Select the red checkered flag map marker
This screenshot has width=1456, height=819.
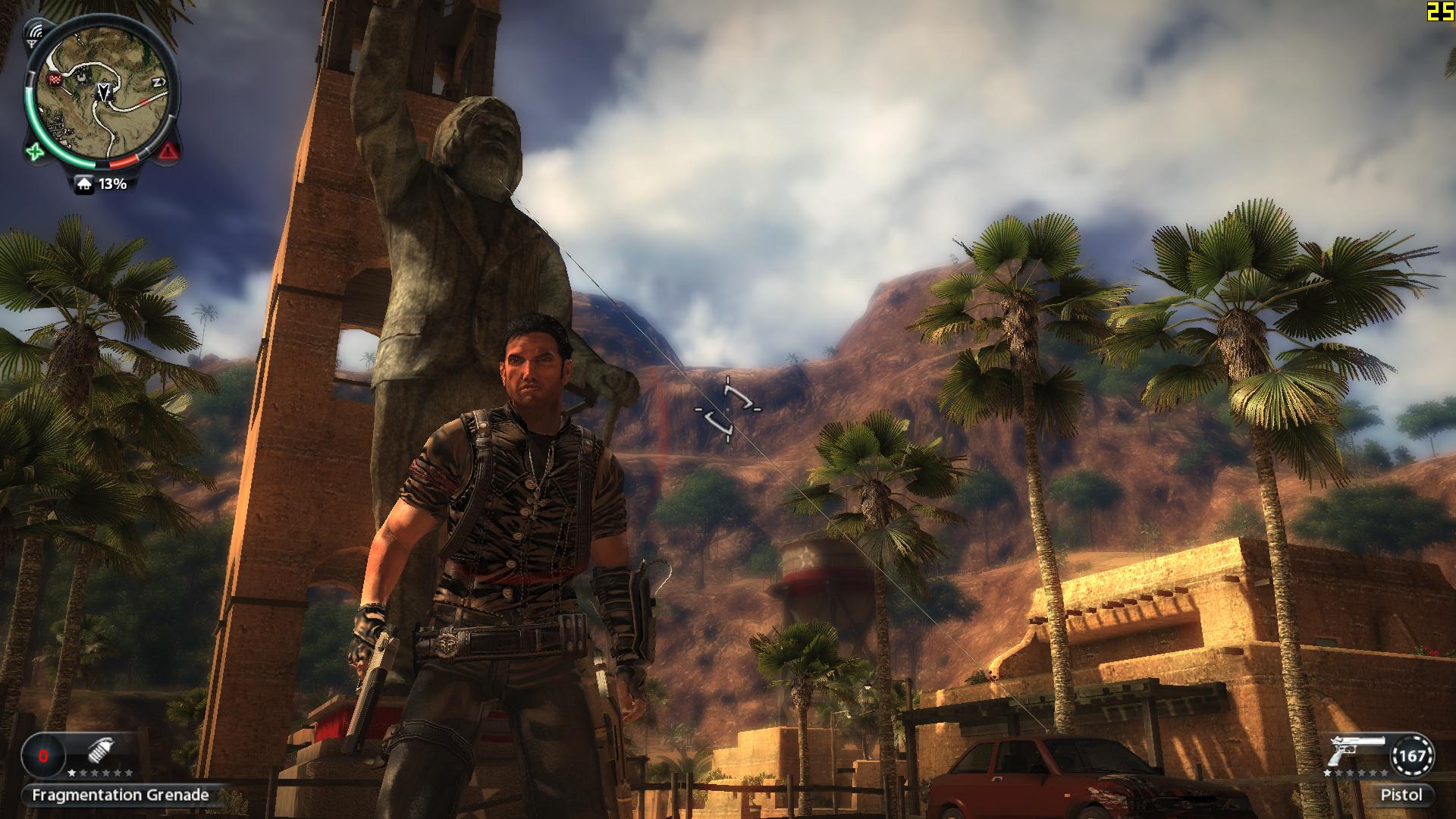53,78
